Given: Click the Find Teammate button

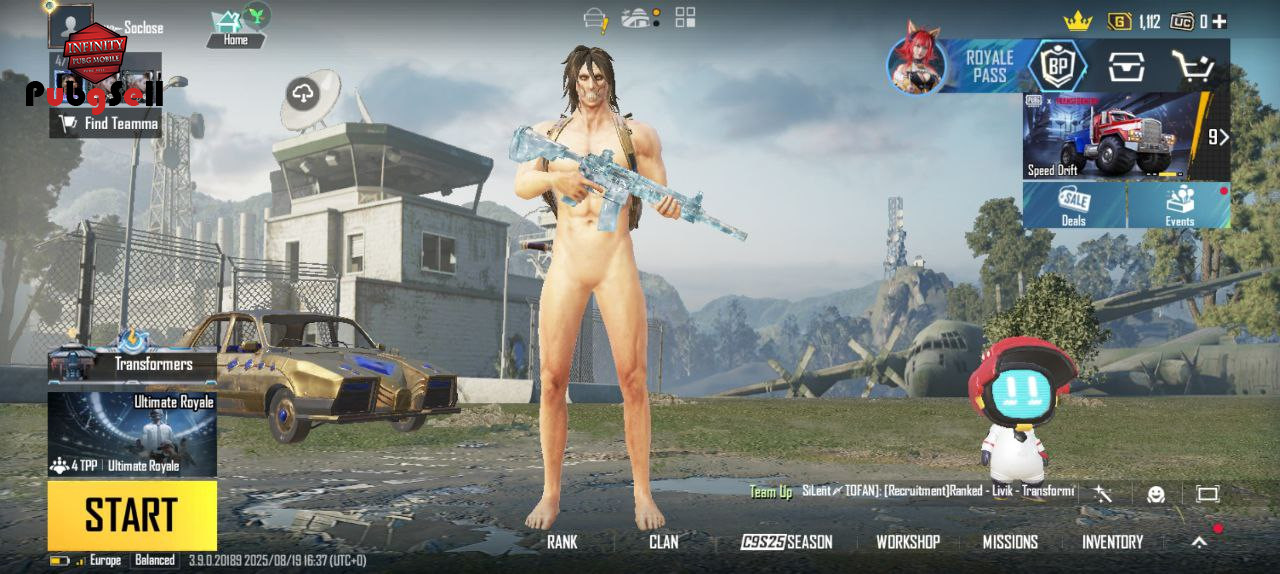Looking at the screenshot, I should coord(110,123).
